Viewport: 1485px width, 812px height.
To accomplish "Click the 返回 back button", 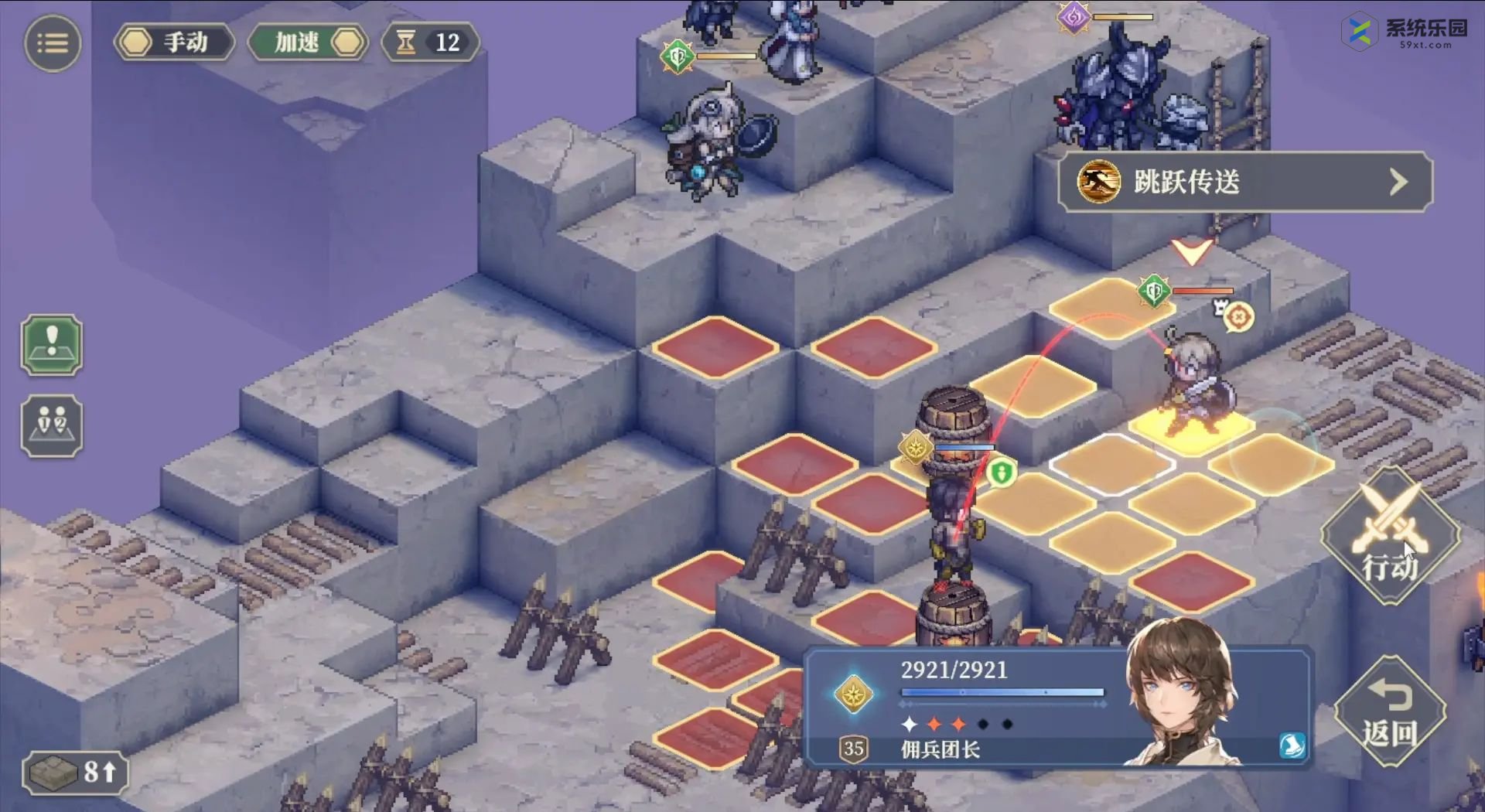I will coord(1390,711).
